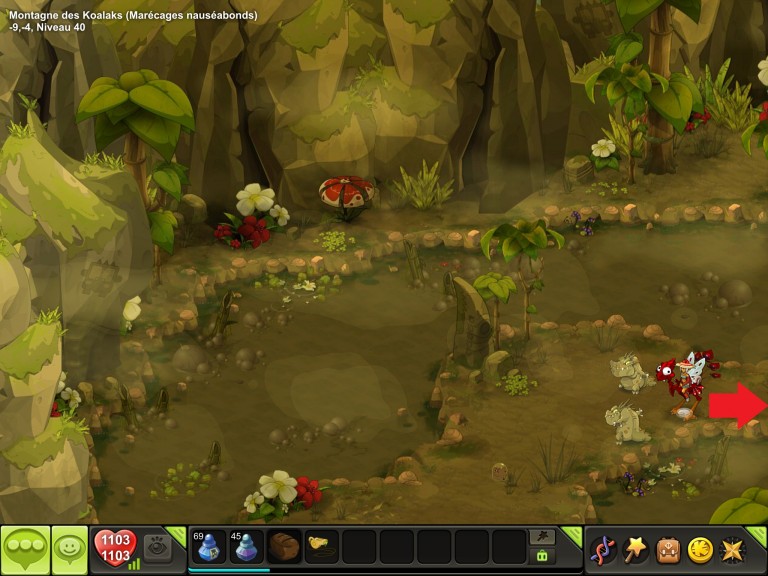
Task: Select the brown bread item slot
Action: [284, 547]
